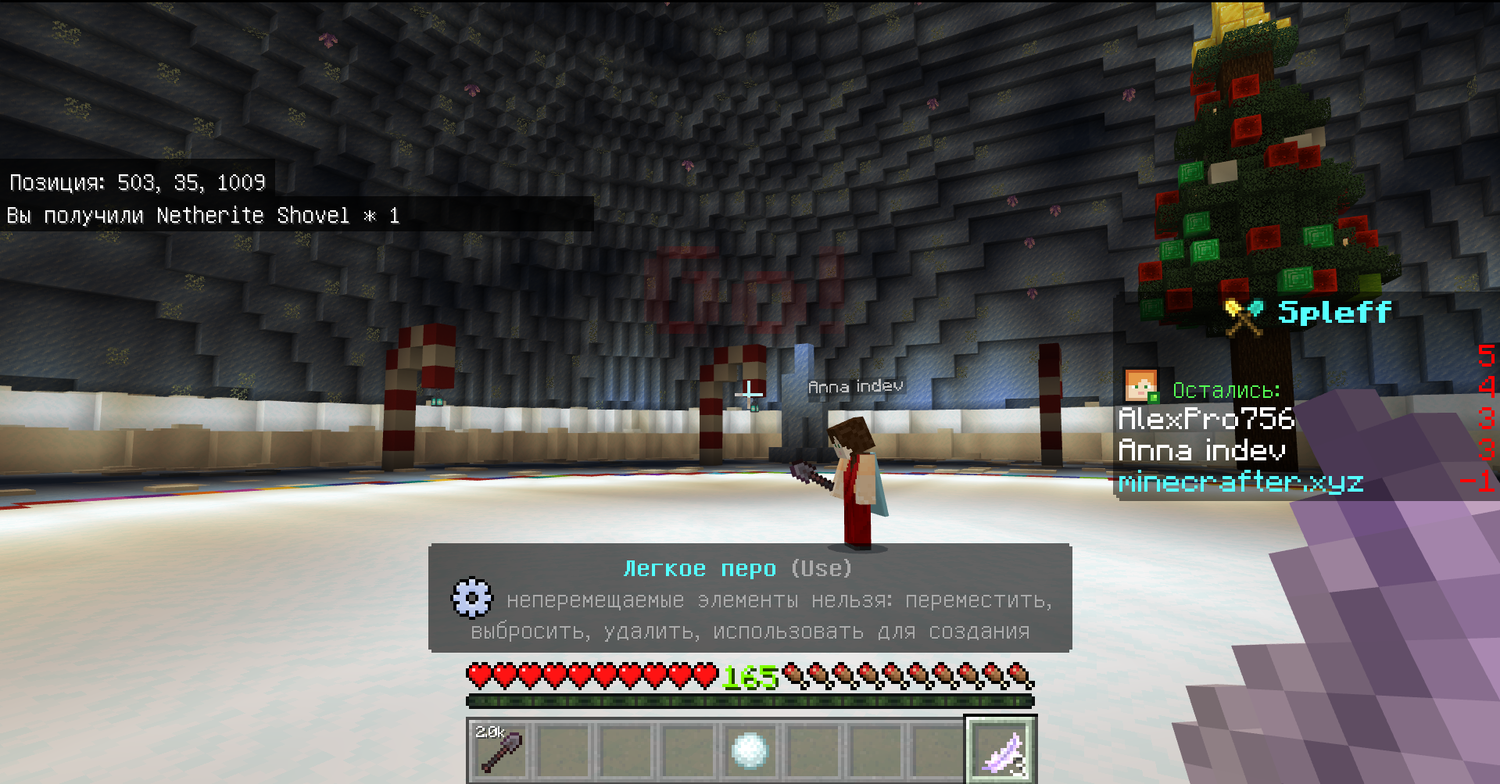1500x784 pixels.
Task: Select the snowball hotbar slot
Action: 749,750
